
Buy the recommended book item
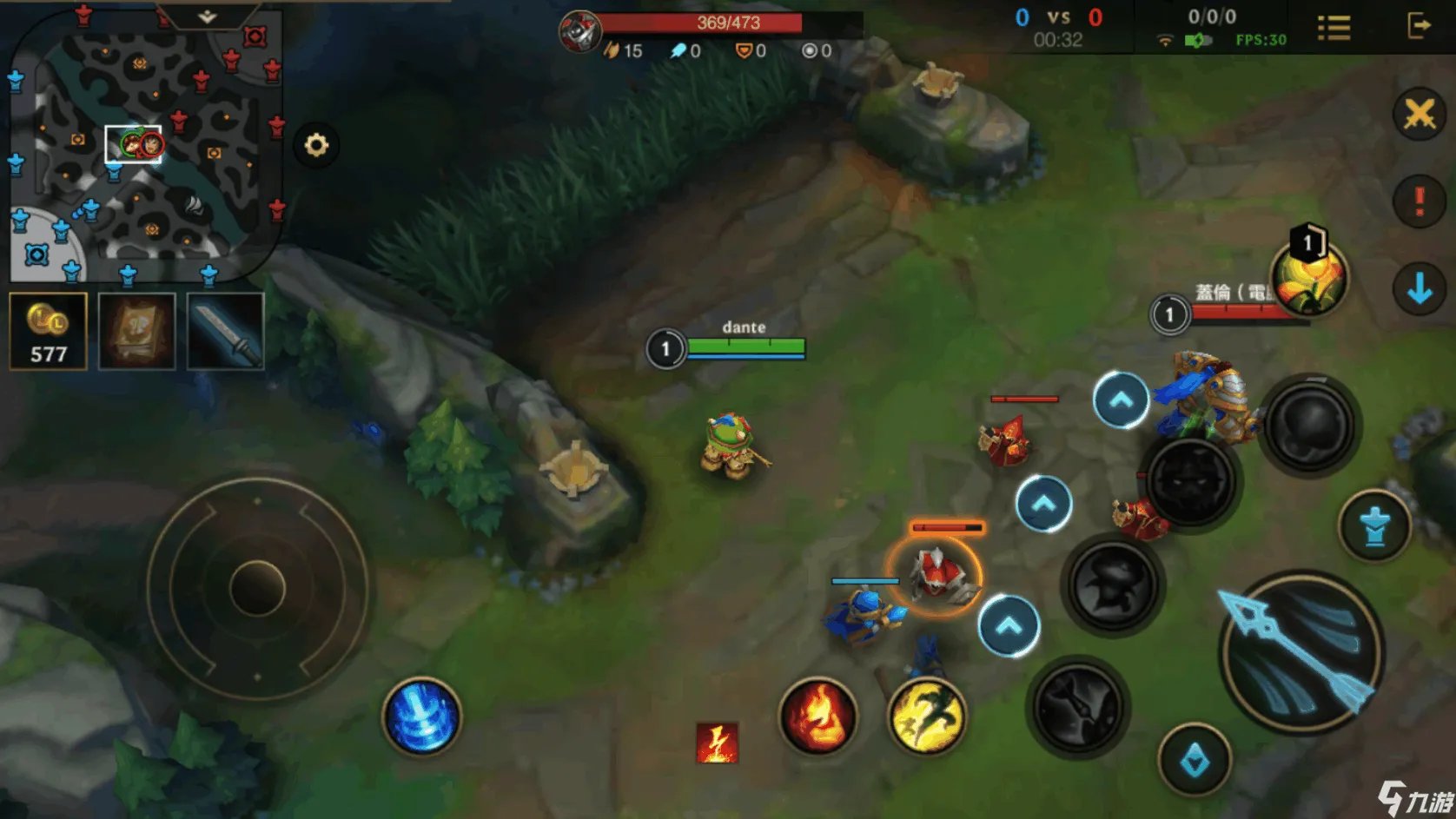click(137, 331)
